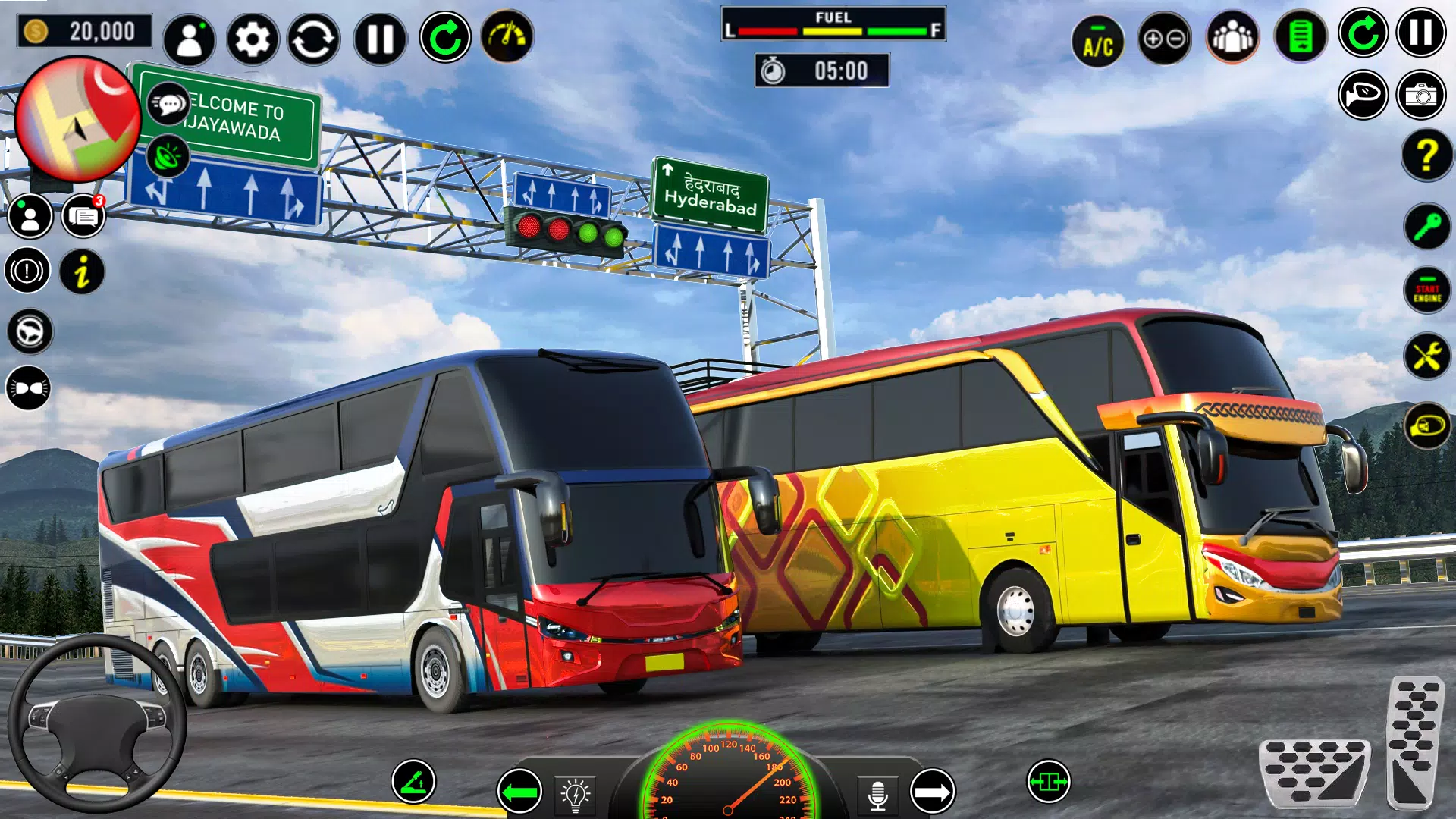Tap the camera view button
This screenshot has width=1456, height=819.
1421,95
